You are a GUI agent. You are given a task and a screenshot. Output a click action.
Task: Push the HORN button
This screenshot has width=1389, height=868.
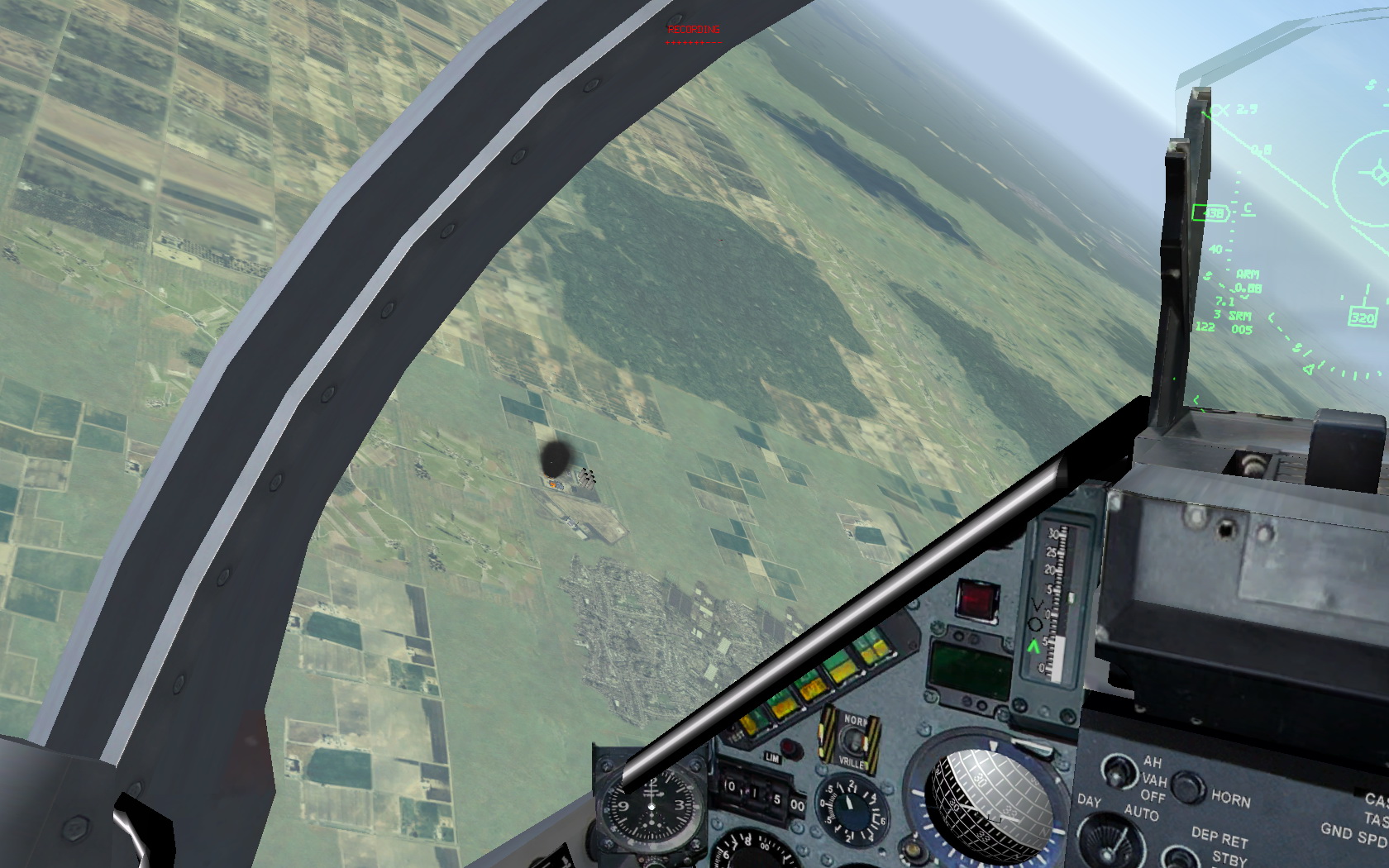click(1187, 786)
